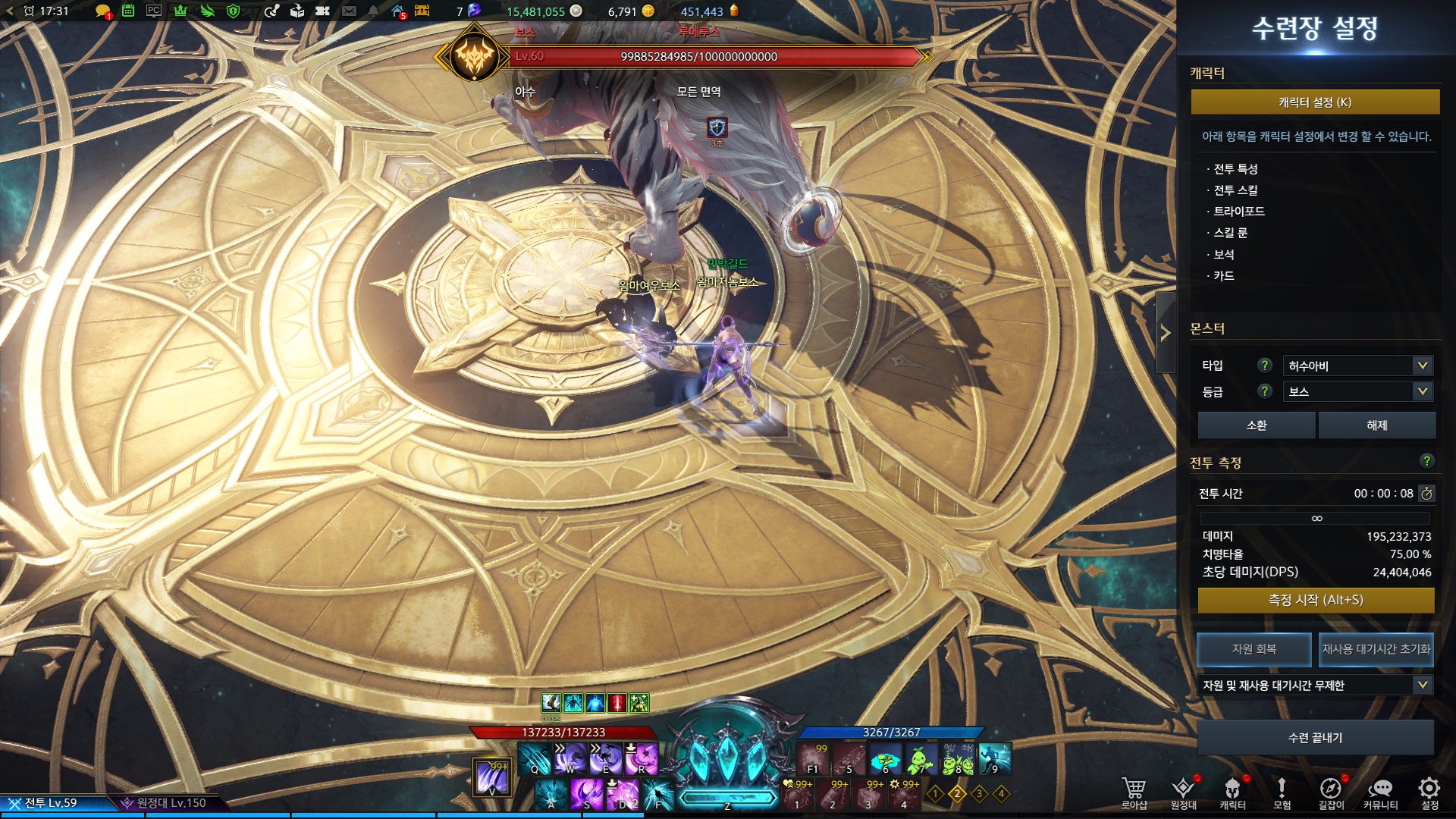1456x819 pixels.
Task: Open the 로아샵 shop cart icon
Action: pos(1134,792)
